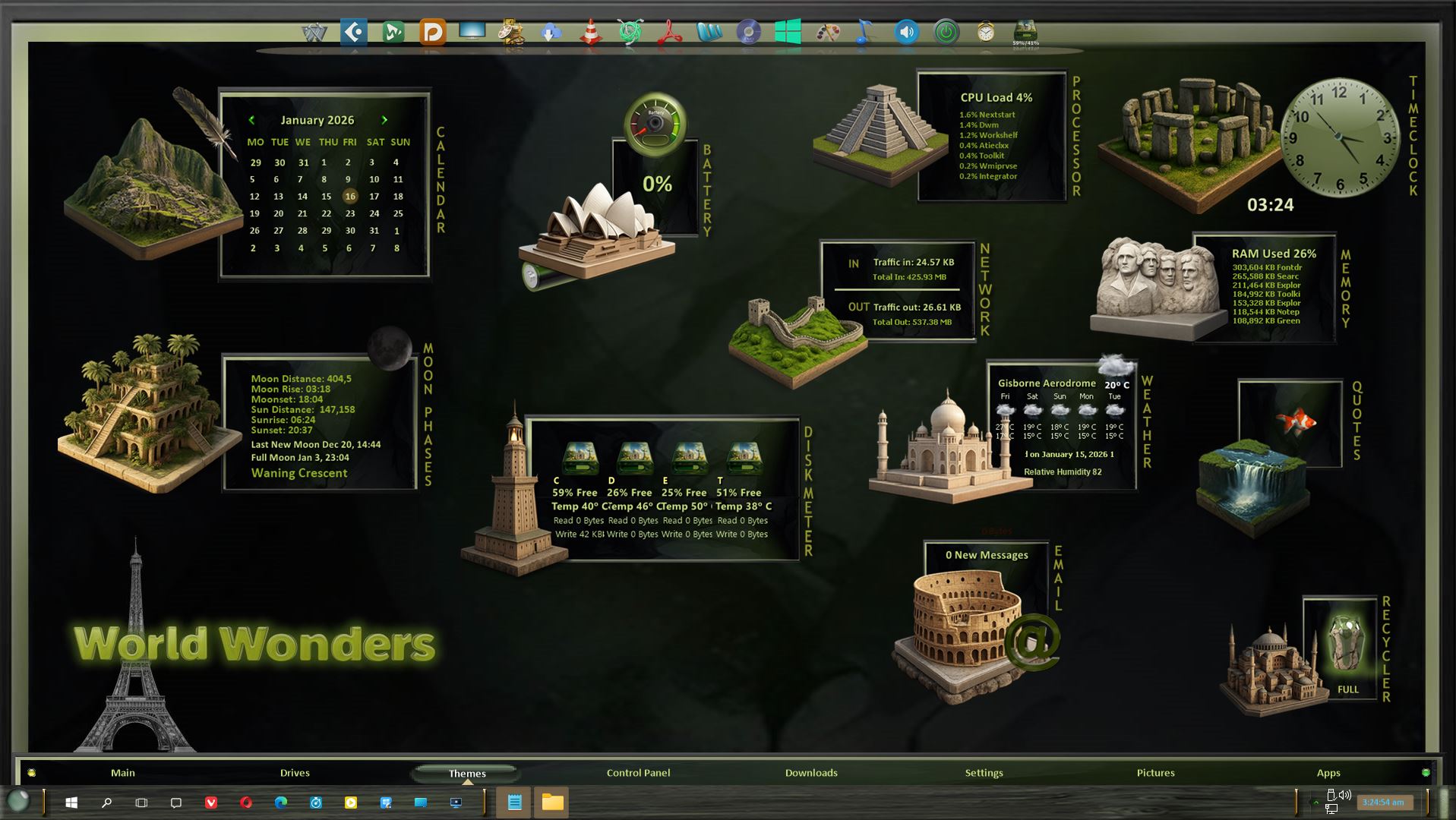Launch Microsoft Edge from the taskbar
This screenshot has width=1456, height=820.
click(281, 803)
